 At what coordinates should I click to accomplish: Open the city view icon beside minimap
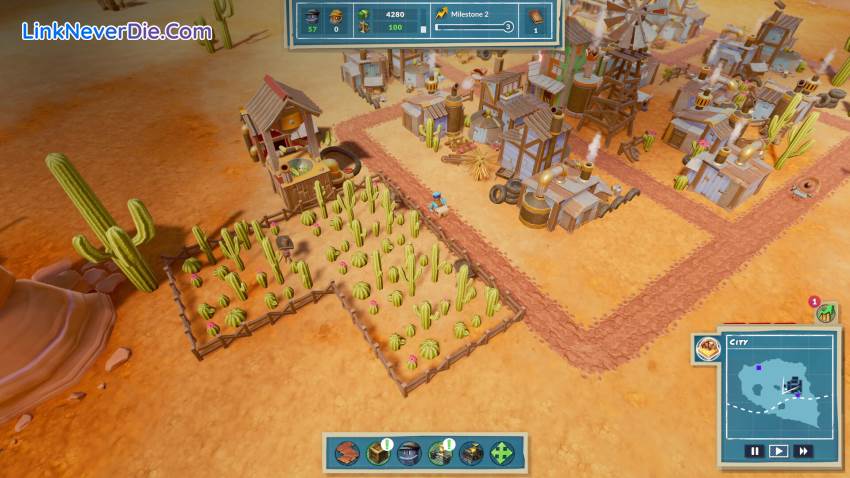[707, 349]
